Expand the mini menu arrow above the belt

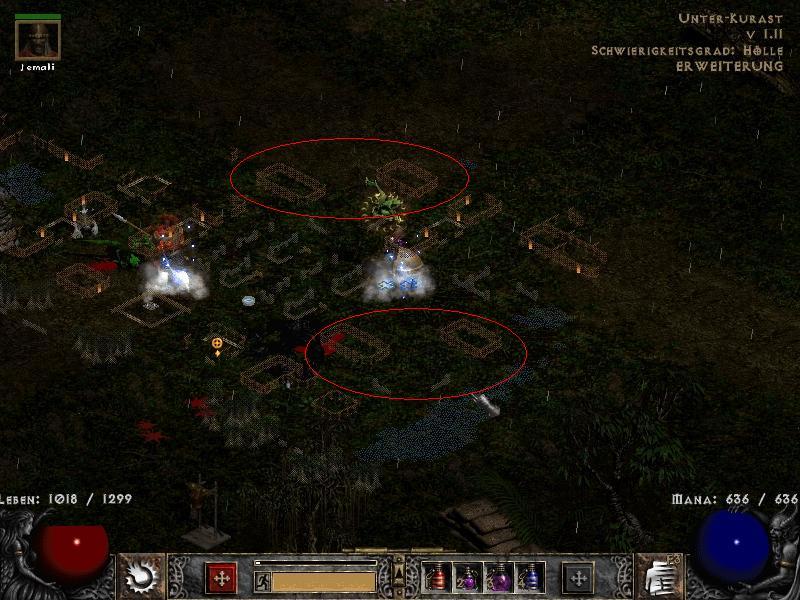(x=399, y=570)
